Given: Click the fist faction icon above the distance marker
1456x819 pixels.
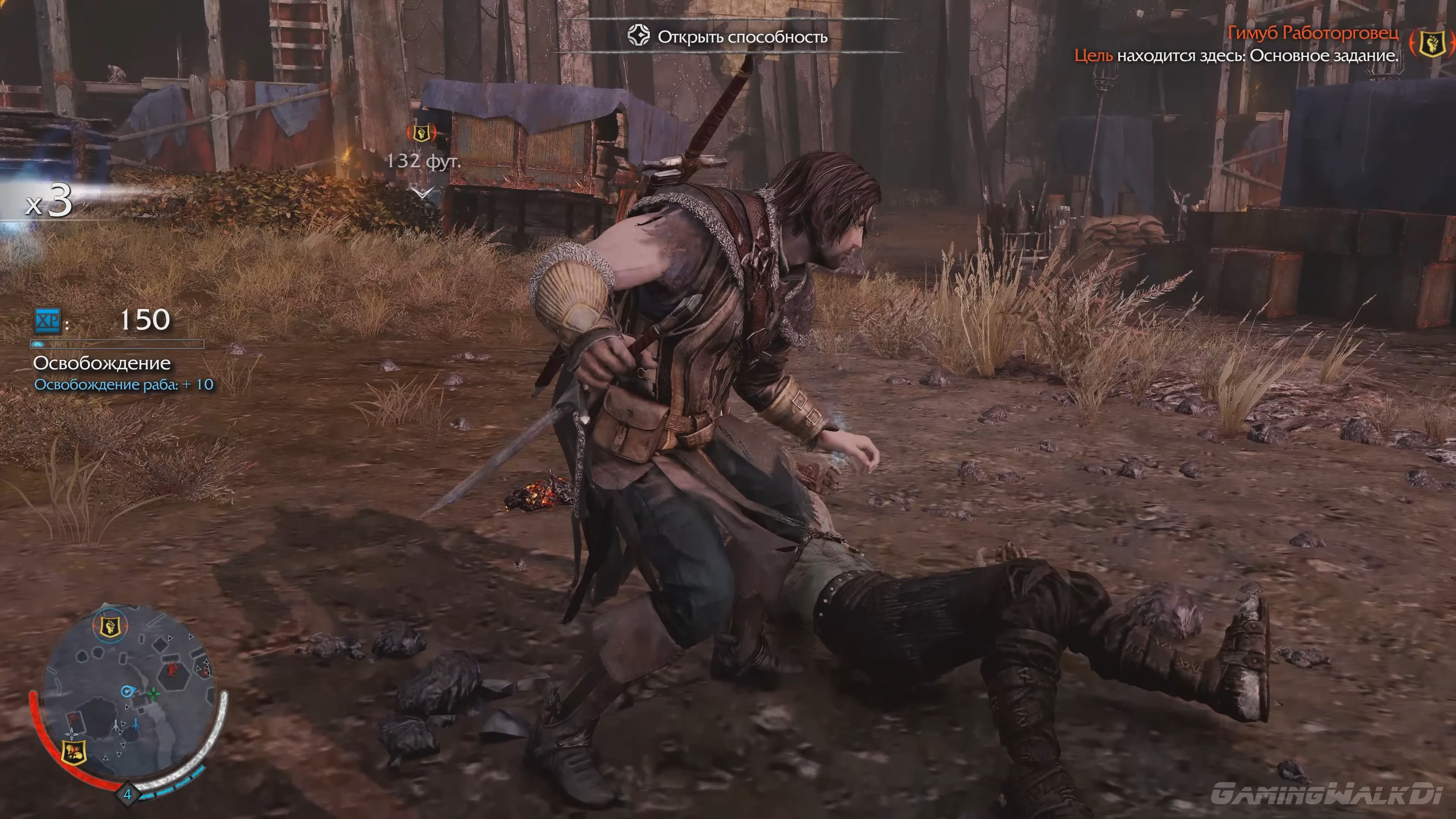Looking at the screenshot, I should [422, 133].
